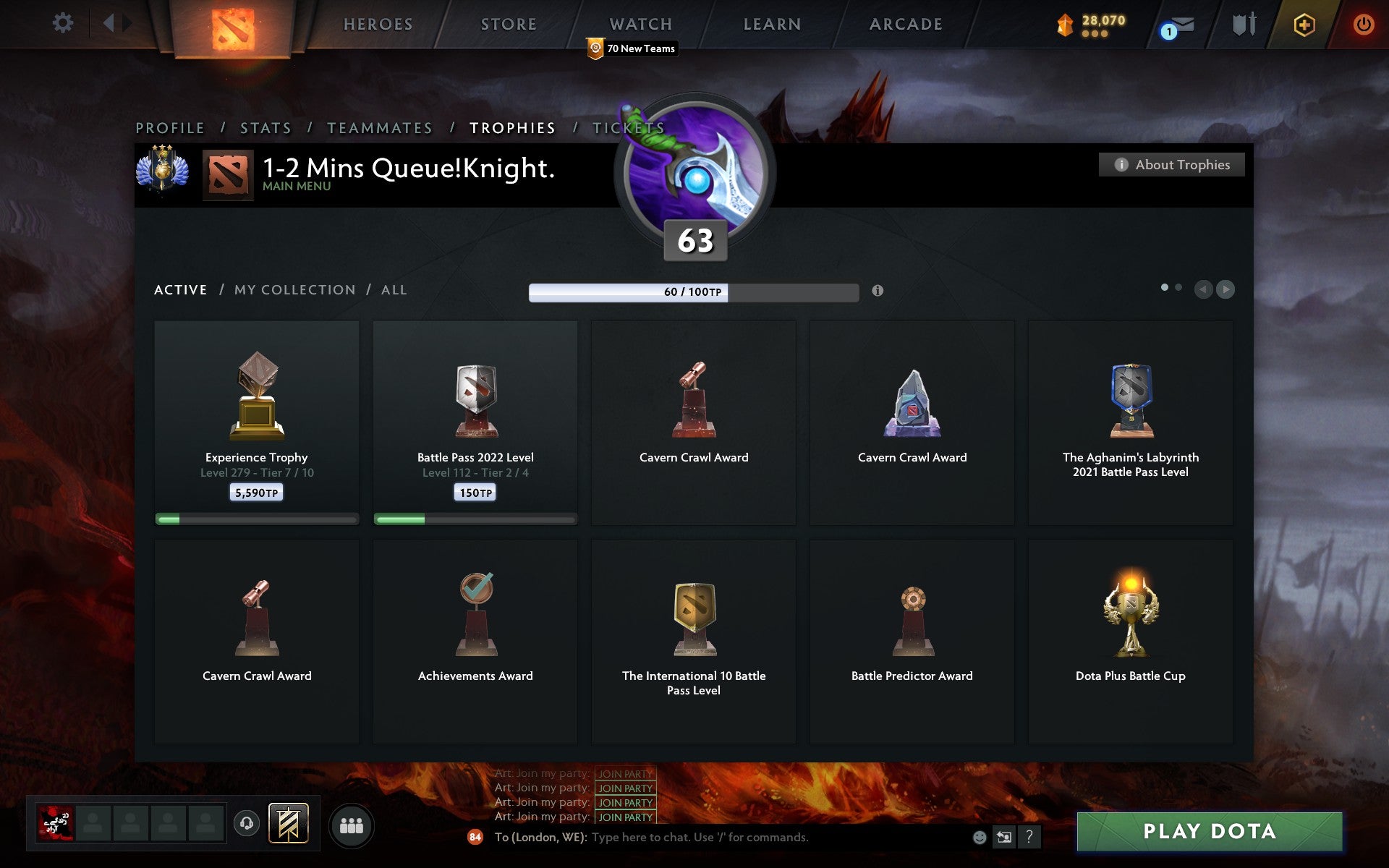
Task: Click the About Trophies button
Action: point(1171,164)
